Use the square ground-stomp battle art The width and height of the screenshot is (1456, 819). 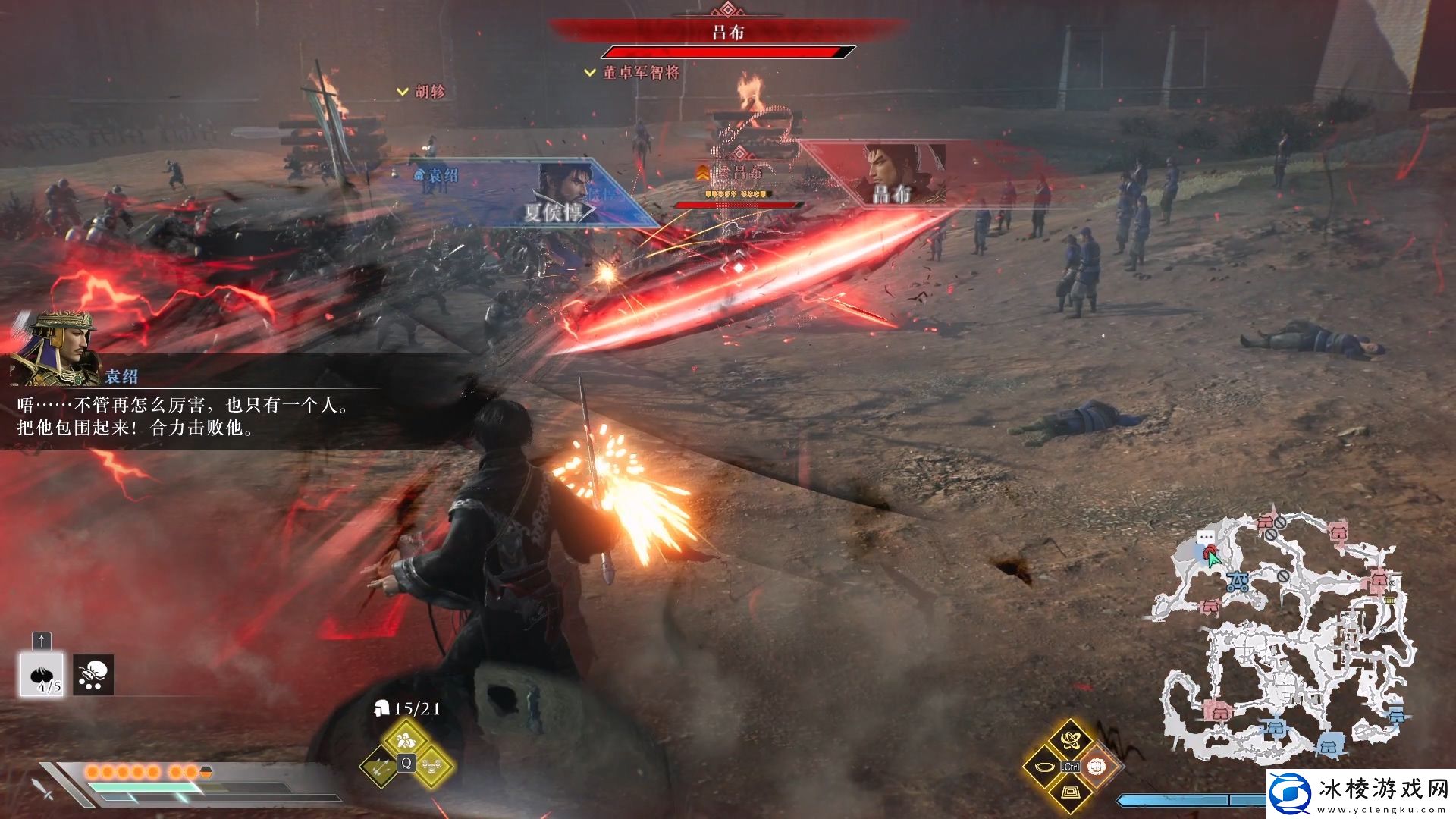pyautogui.click(x=1070, y=793)
